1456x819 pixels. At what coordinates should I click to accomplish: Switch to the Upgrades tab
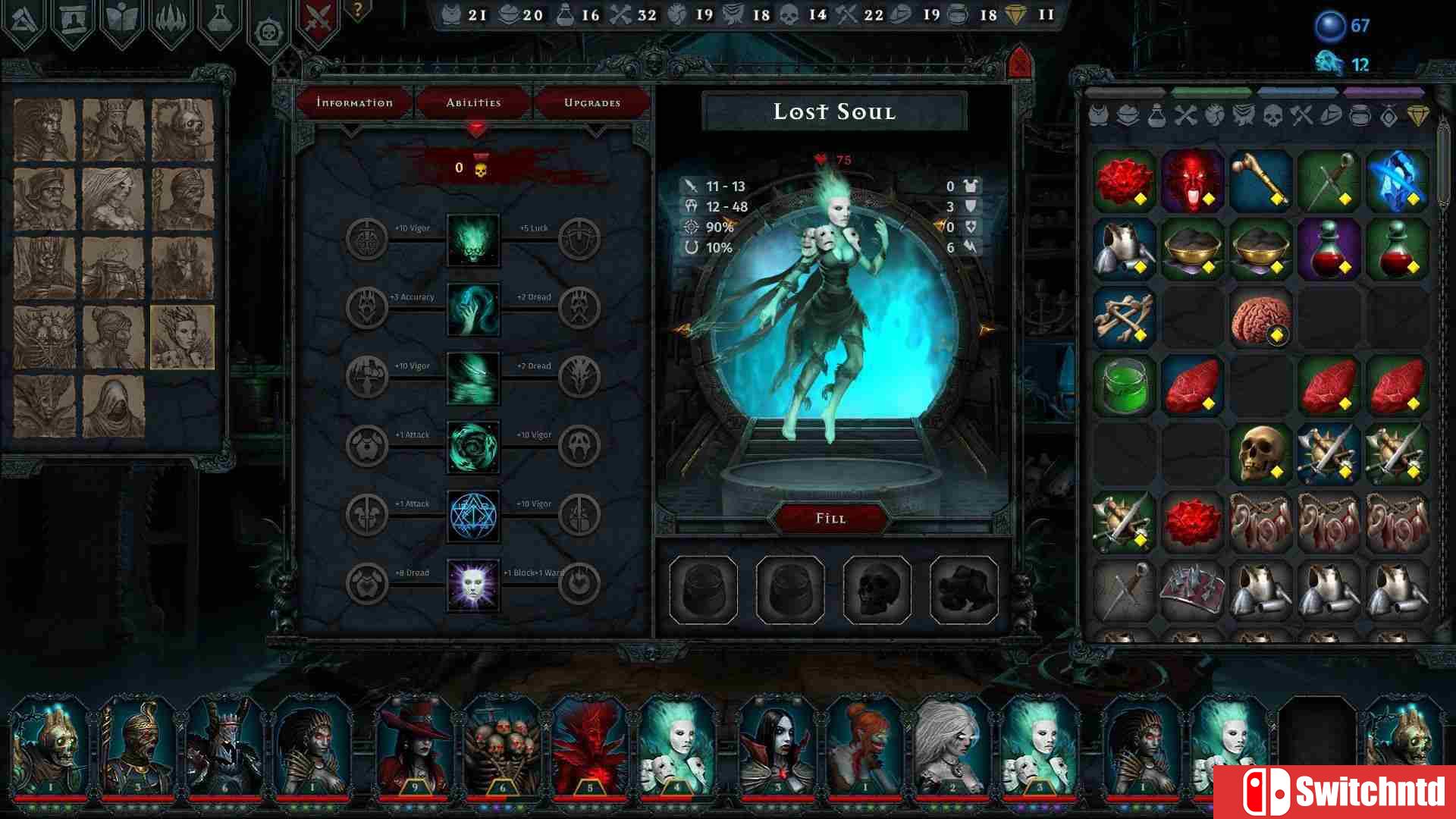point(591,102)
